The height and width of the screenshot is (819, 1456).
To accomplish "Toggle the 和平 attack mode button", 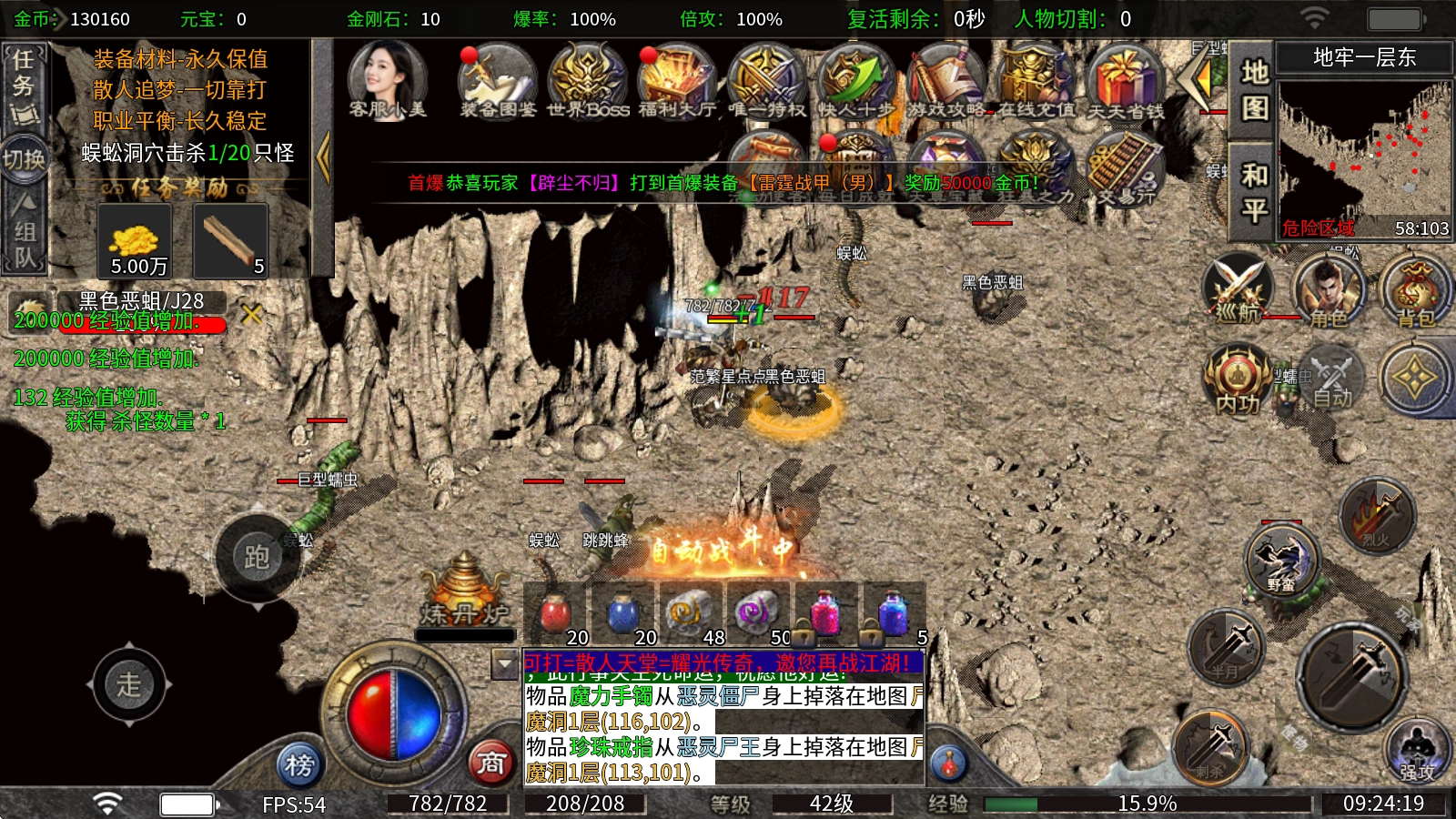I will 1254,191.
